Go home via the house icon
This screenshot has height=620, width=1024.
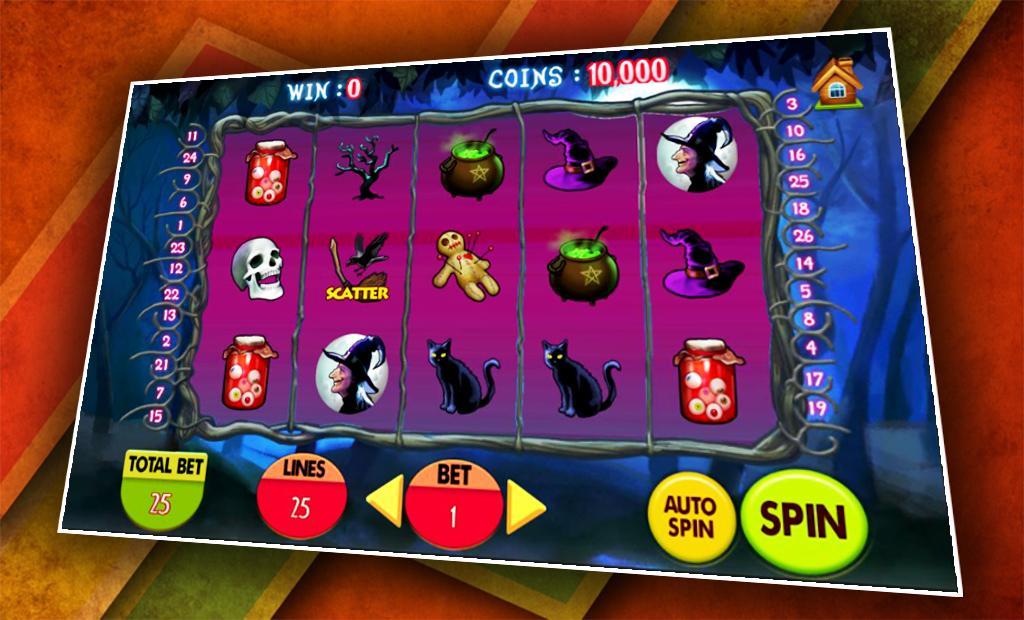836,84
